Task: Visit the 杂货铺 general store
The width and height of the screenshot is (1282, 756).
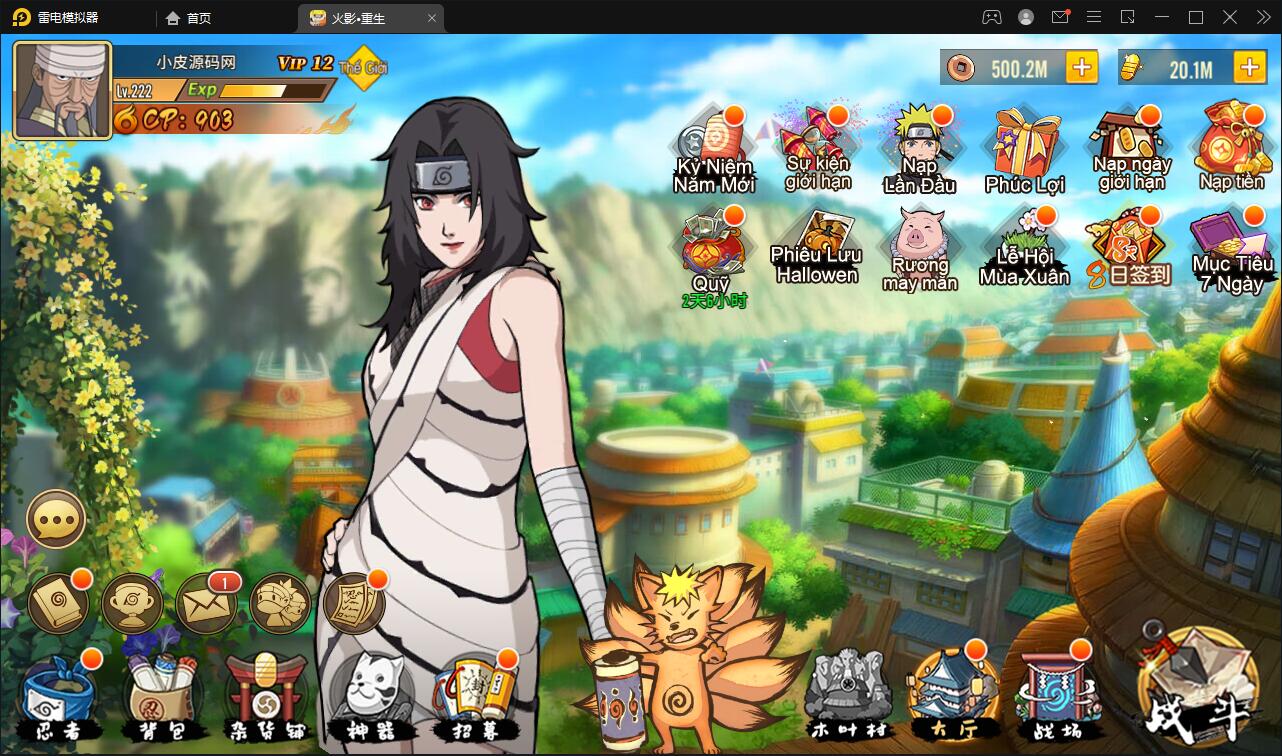Action: pyautogui.click(x=265, y=693)
